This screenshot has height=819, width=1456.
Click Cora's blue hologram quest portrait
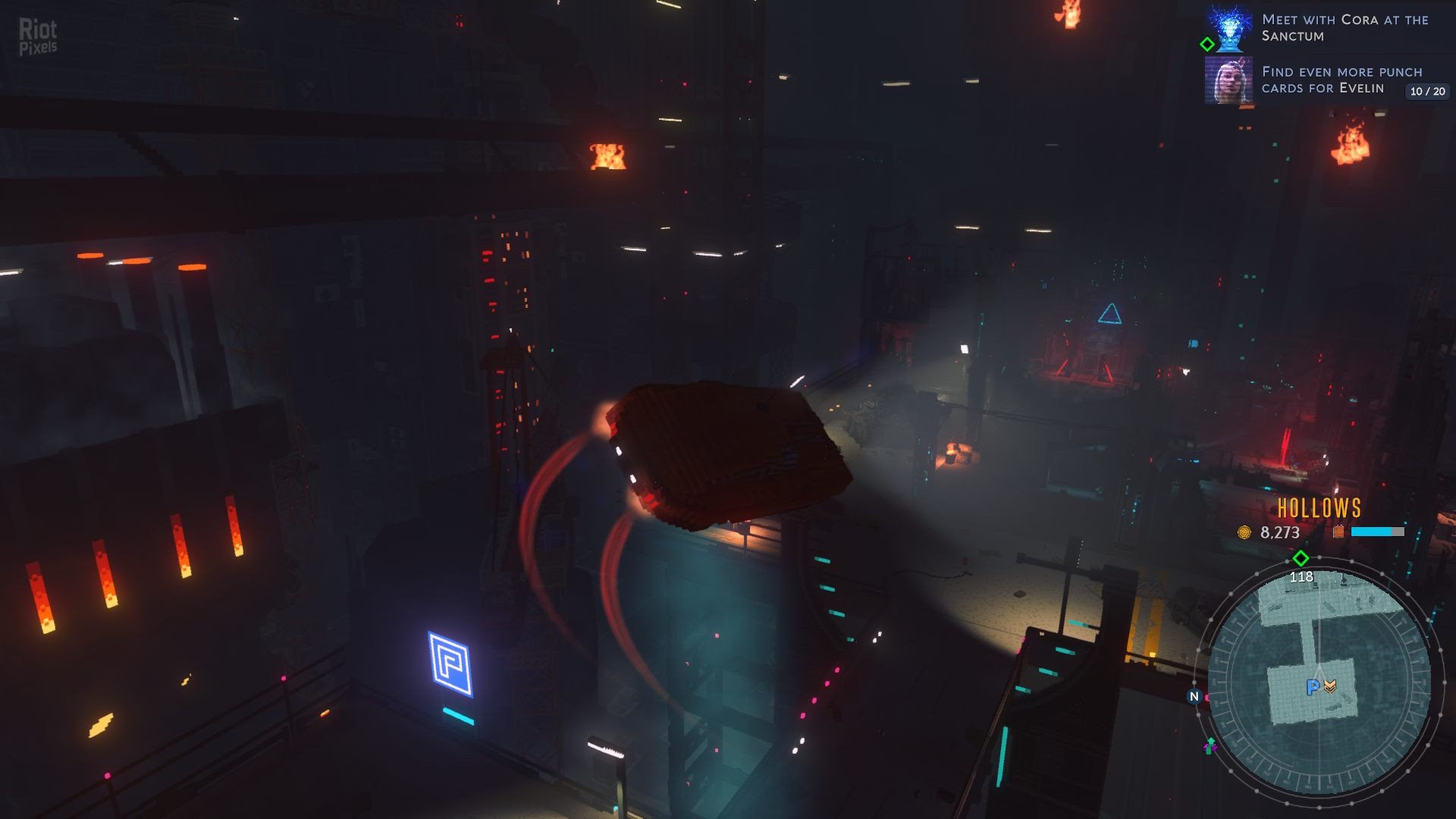1229,28
